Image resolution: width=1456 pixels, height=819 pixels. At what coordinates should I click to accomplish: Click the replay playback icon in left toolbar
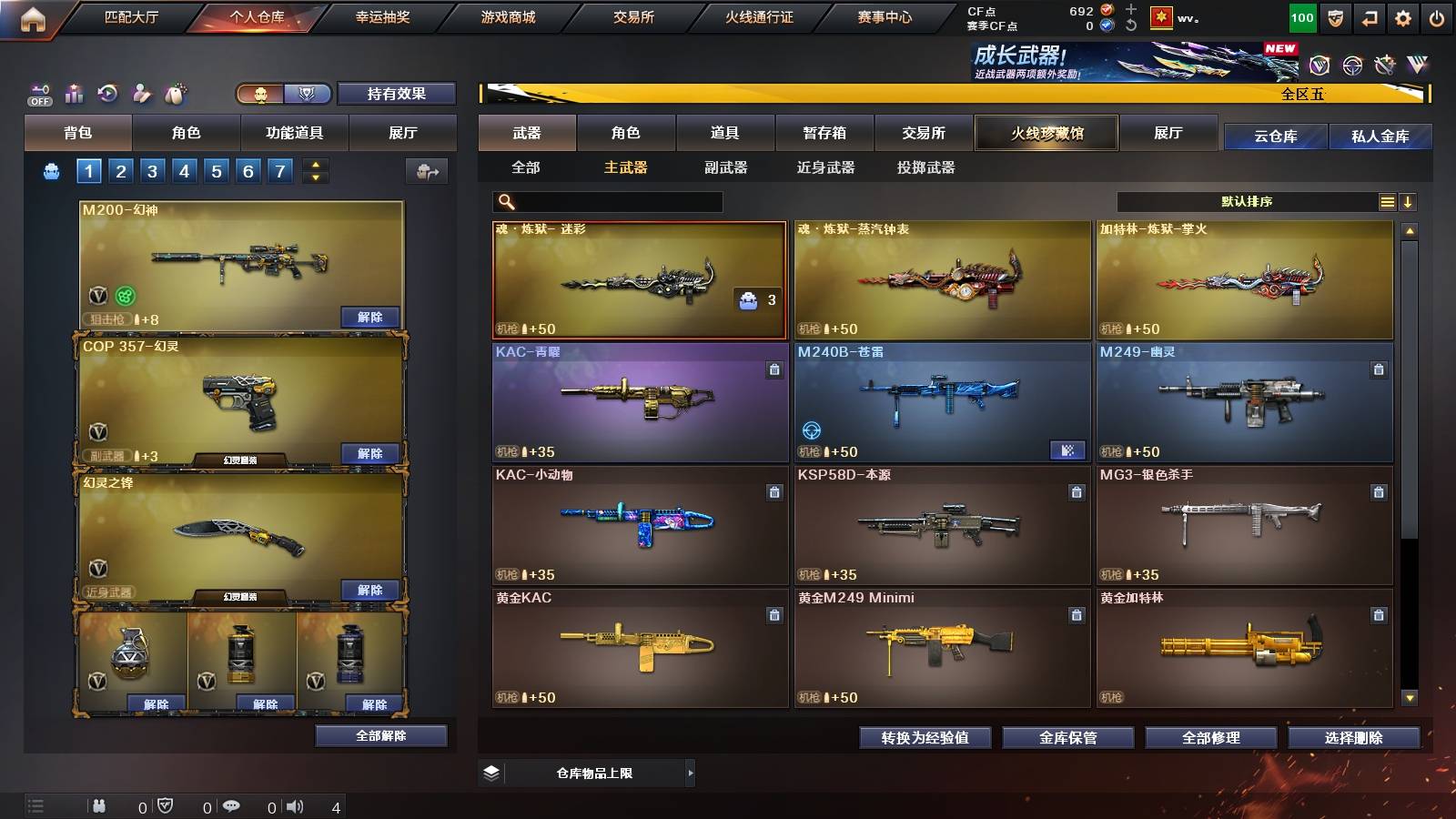coord(107,93)
